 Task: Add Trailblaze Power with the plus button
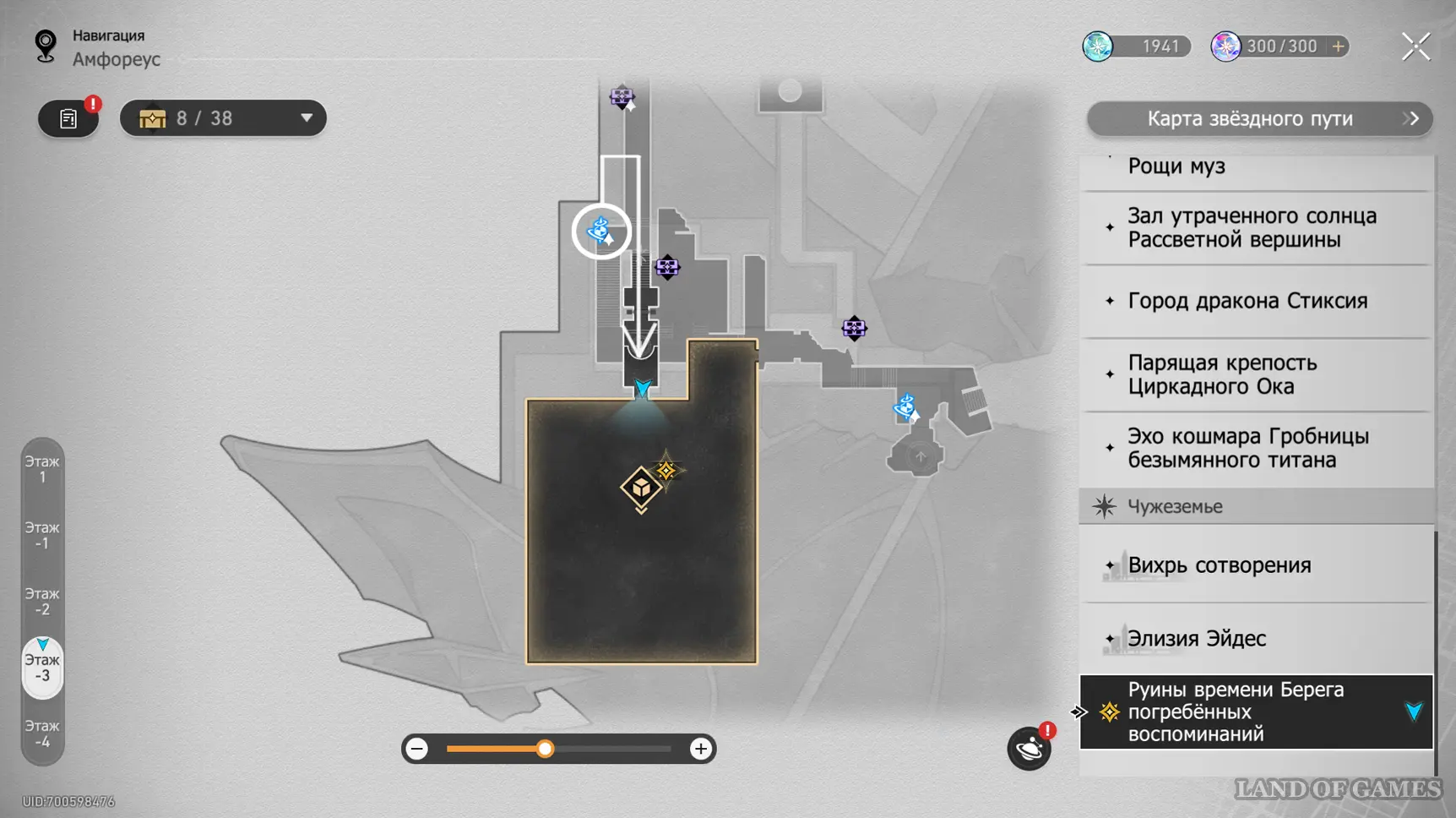pyautogui.click(x=1338, y=46)
